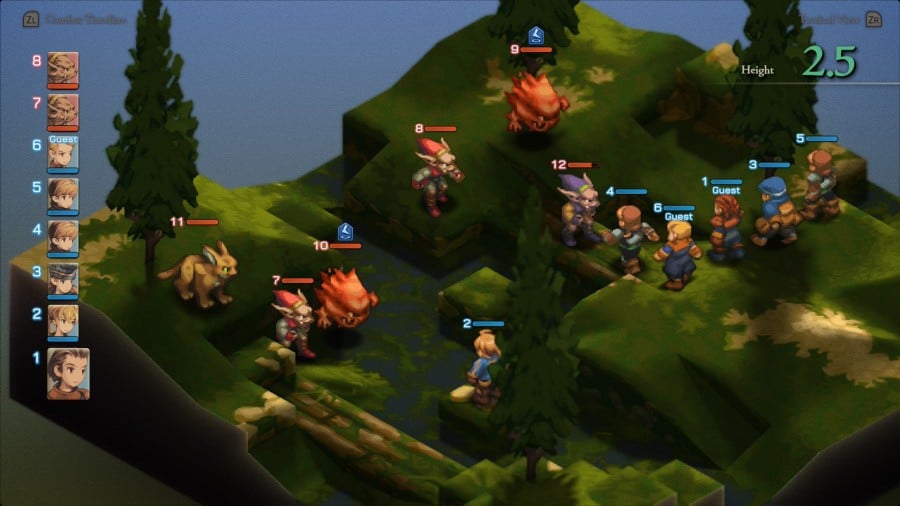Select the Guest portrait numbered 6

click(63, 153)
